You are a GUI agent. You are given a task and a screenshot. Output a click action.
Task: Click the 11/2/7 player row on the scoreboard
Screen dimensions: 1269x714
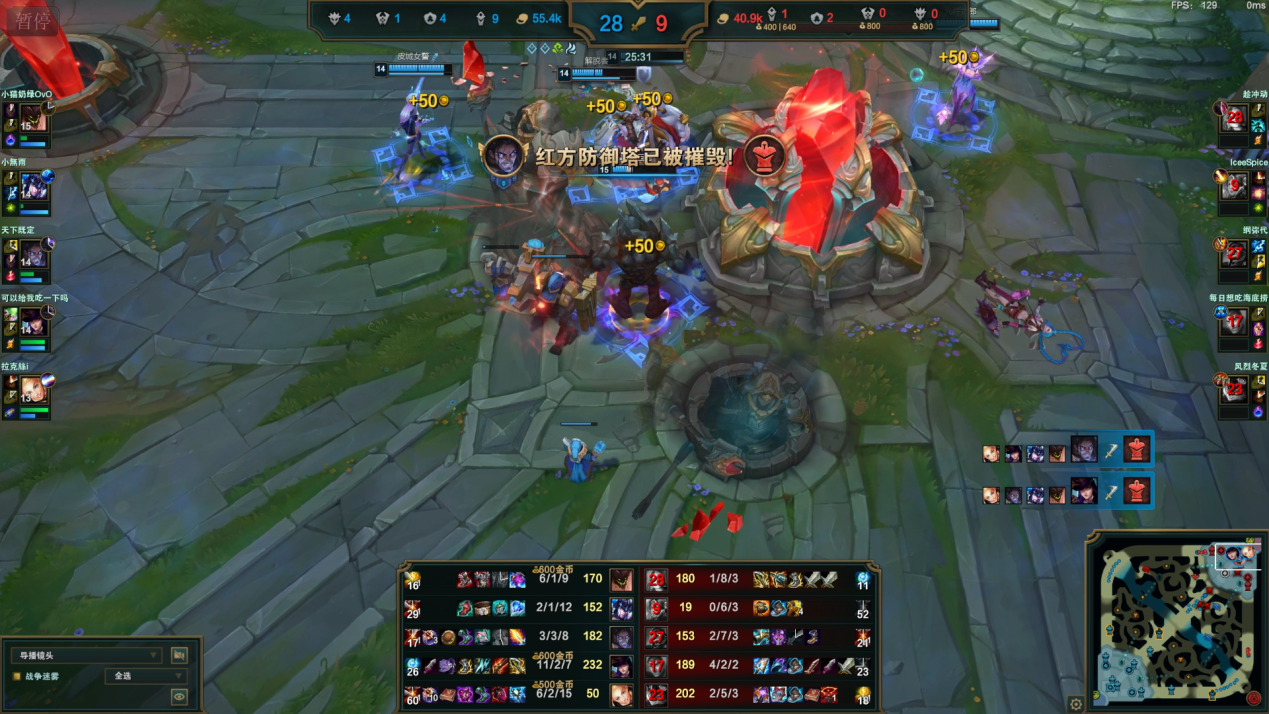pyautogui.click(x=553, y=666)
